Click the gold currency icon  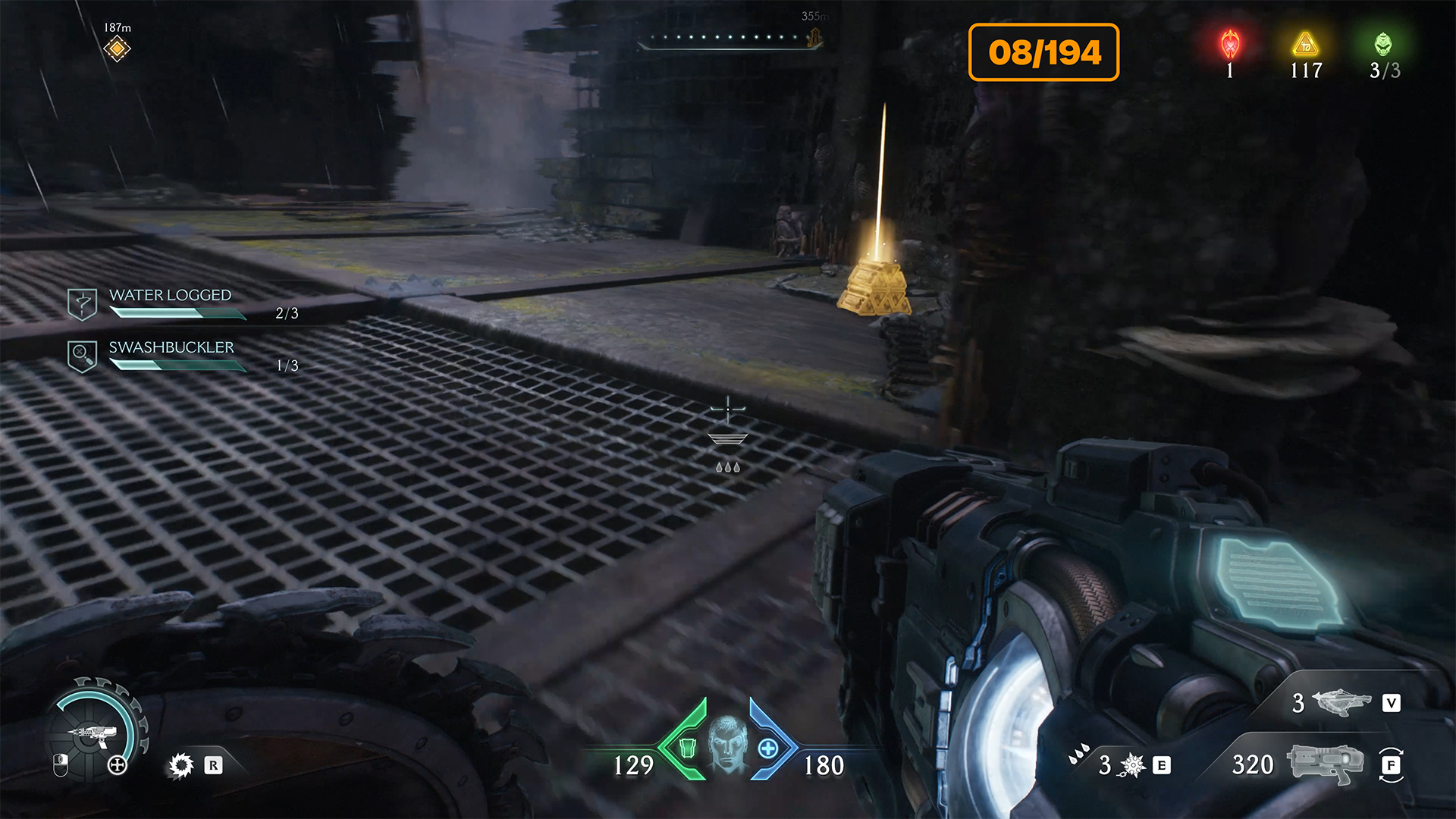[1306, 45]
